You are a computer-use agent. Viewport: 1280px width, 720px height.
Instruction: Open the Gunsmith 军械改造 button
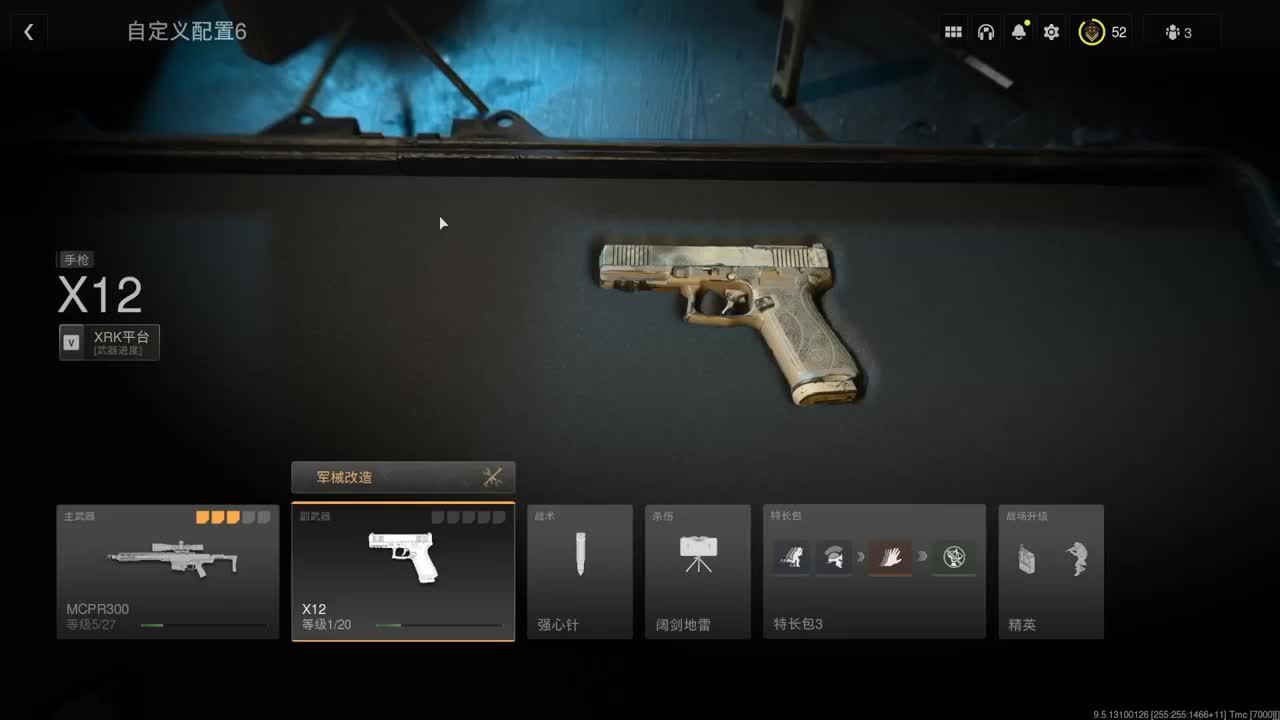pyautogui.click(x=403, y=477)
